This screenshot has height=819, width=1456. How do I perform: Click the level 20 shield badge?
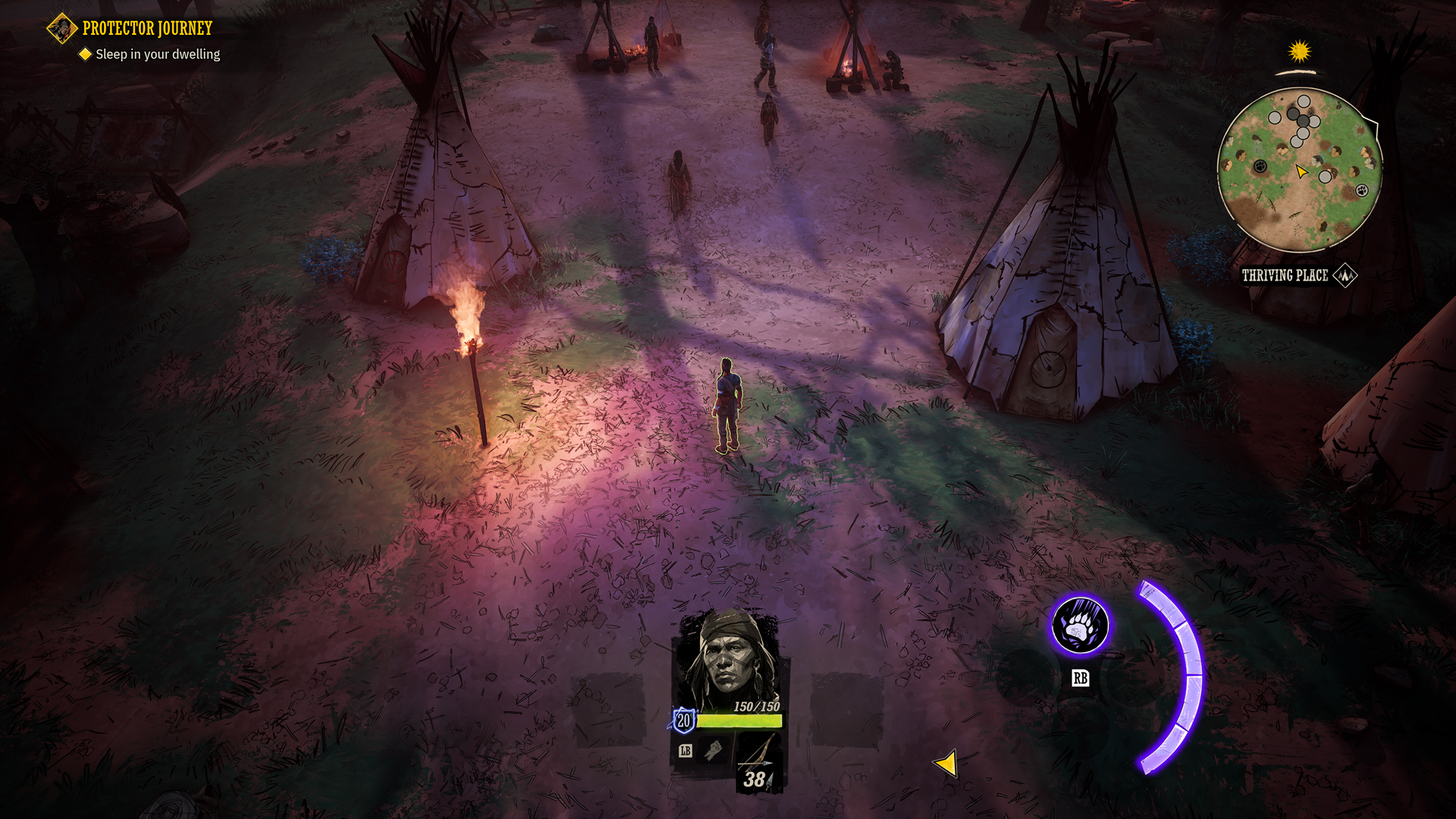[683, 720]
